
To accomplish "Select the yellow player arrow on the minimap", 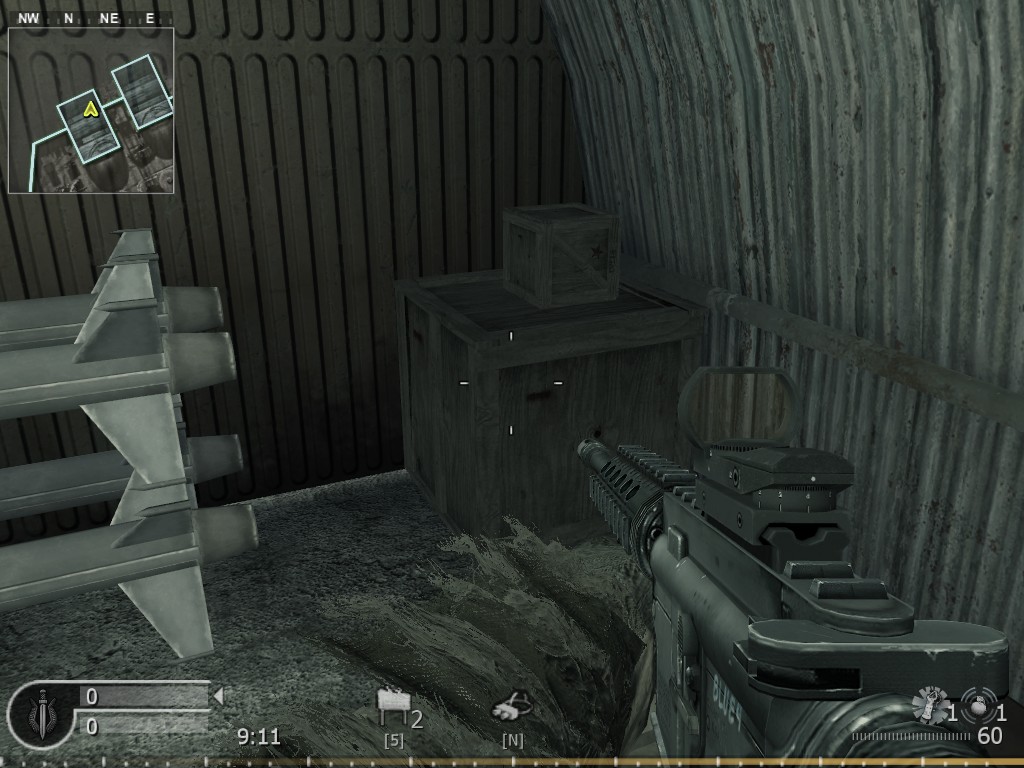I will click(x=91, y=108).
